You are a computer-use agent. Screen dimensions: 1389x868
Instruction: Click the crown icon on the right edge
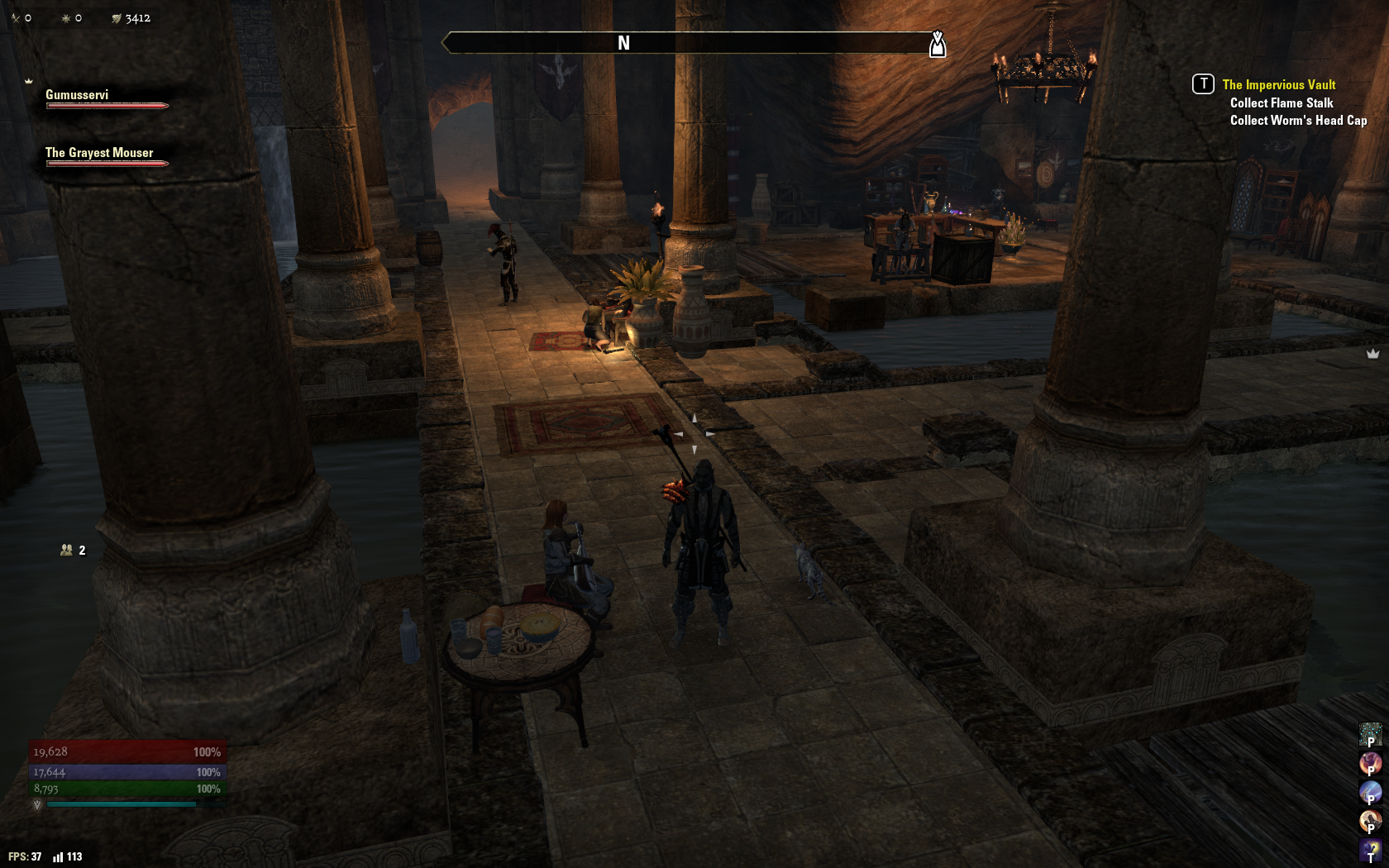(1372, 354)
